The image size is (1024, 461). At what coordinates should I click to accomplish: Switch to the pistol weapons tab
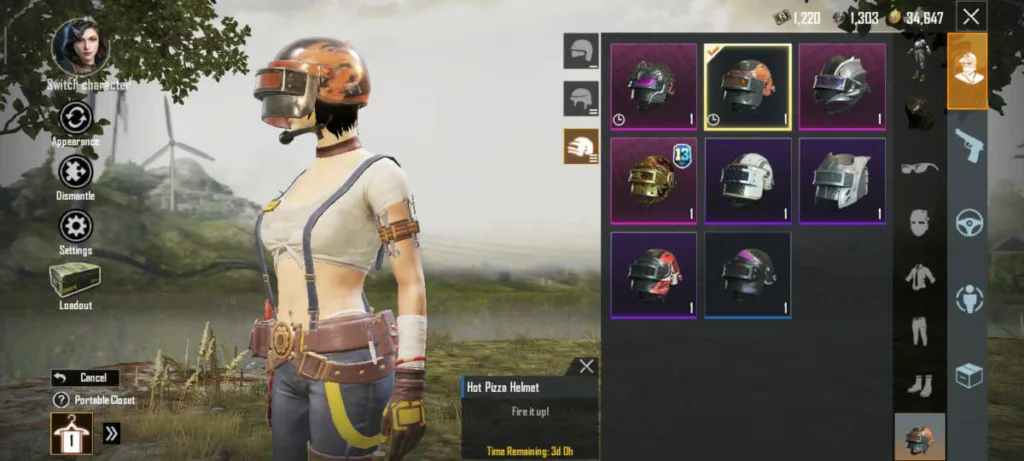point(968,144)
